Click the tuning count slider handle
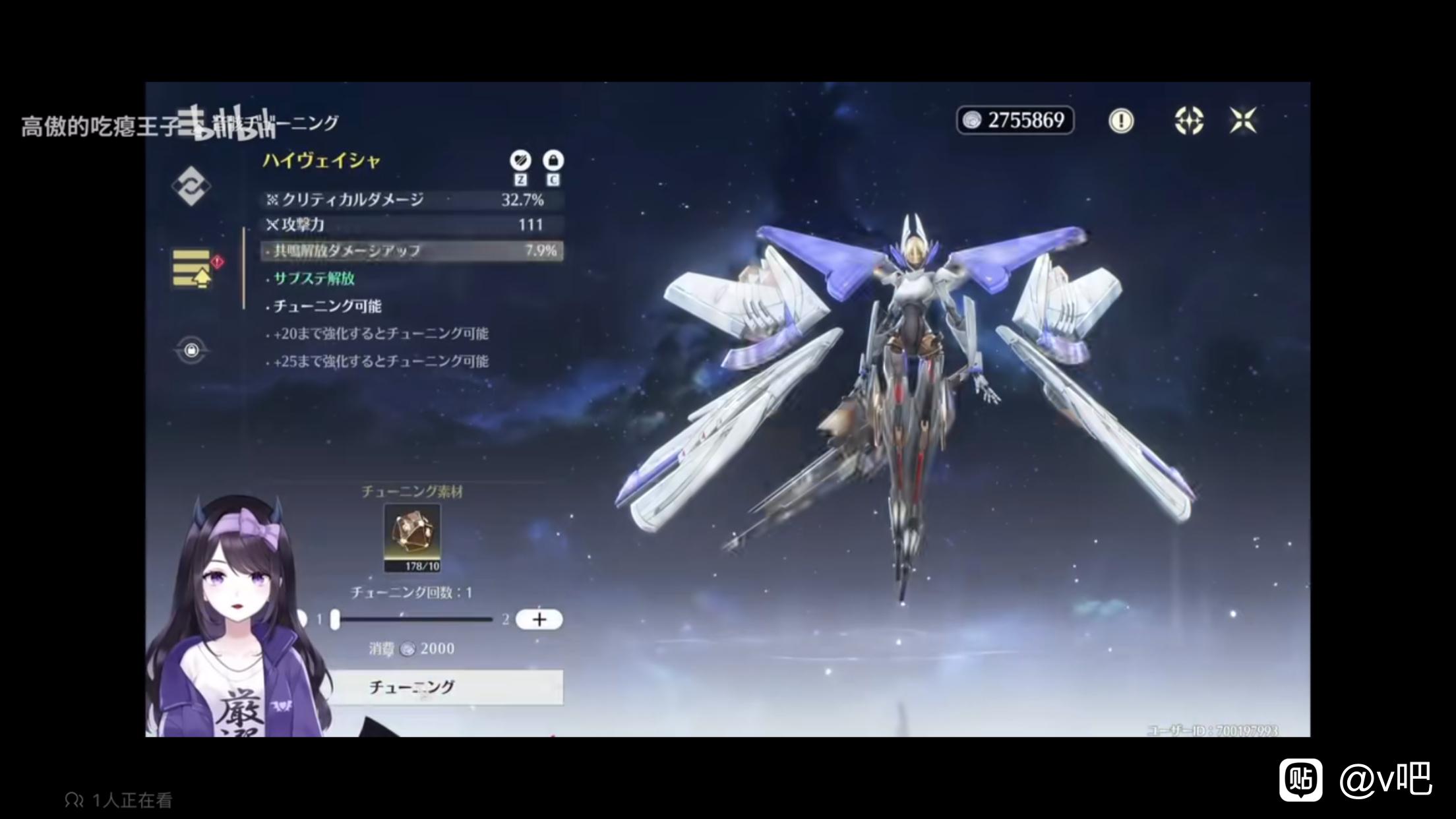1456x819 pixels. point(335,619)
